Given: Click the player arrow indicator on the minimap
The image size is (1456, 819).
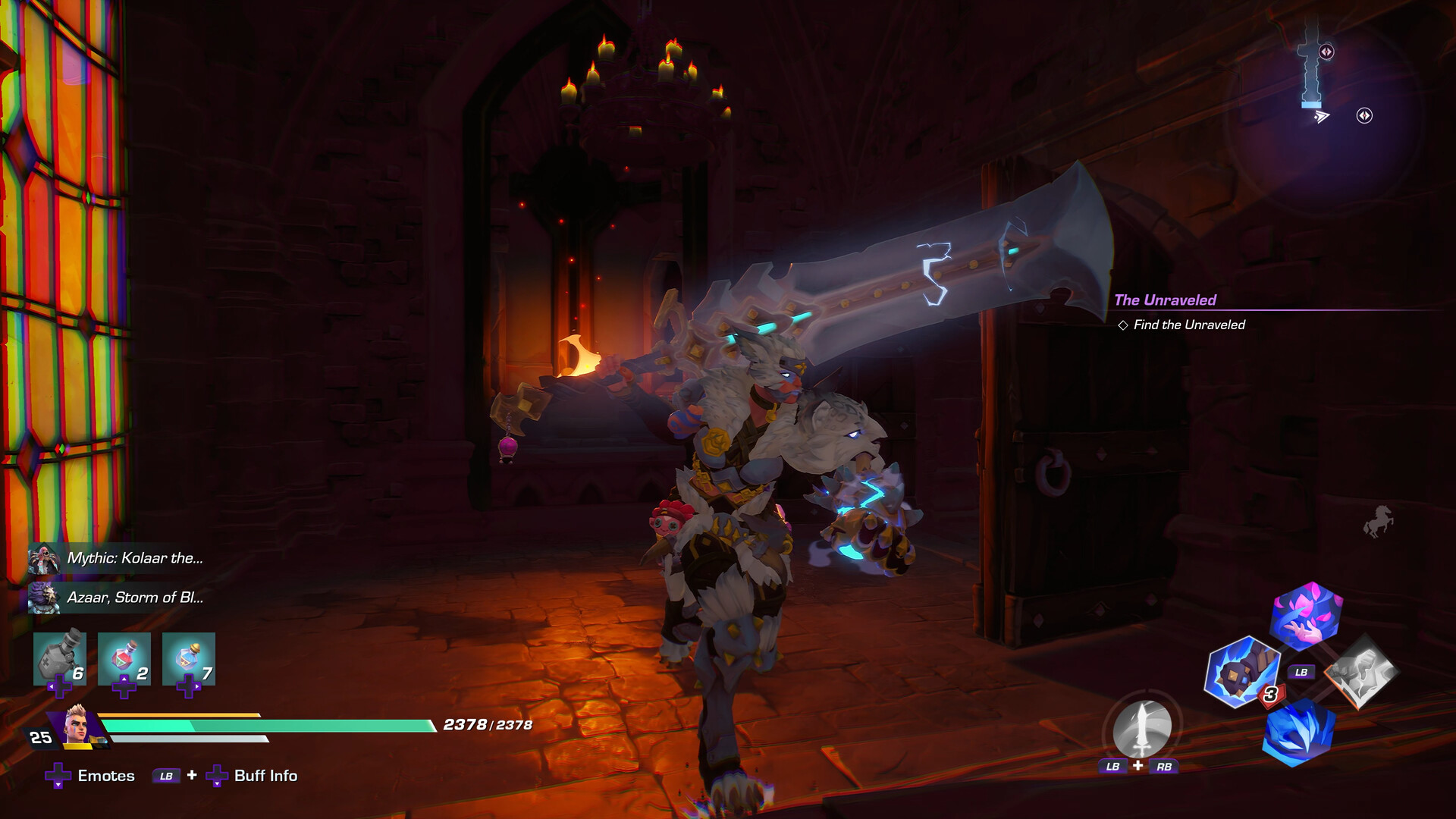Looking at the screenshot, I should (1322, 116).
